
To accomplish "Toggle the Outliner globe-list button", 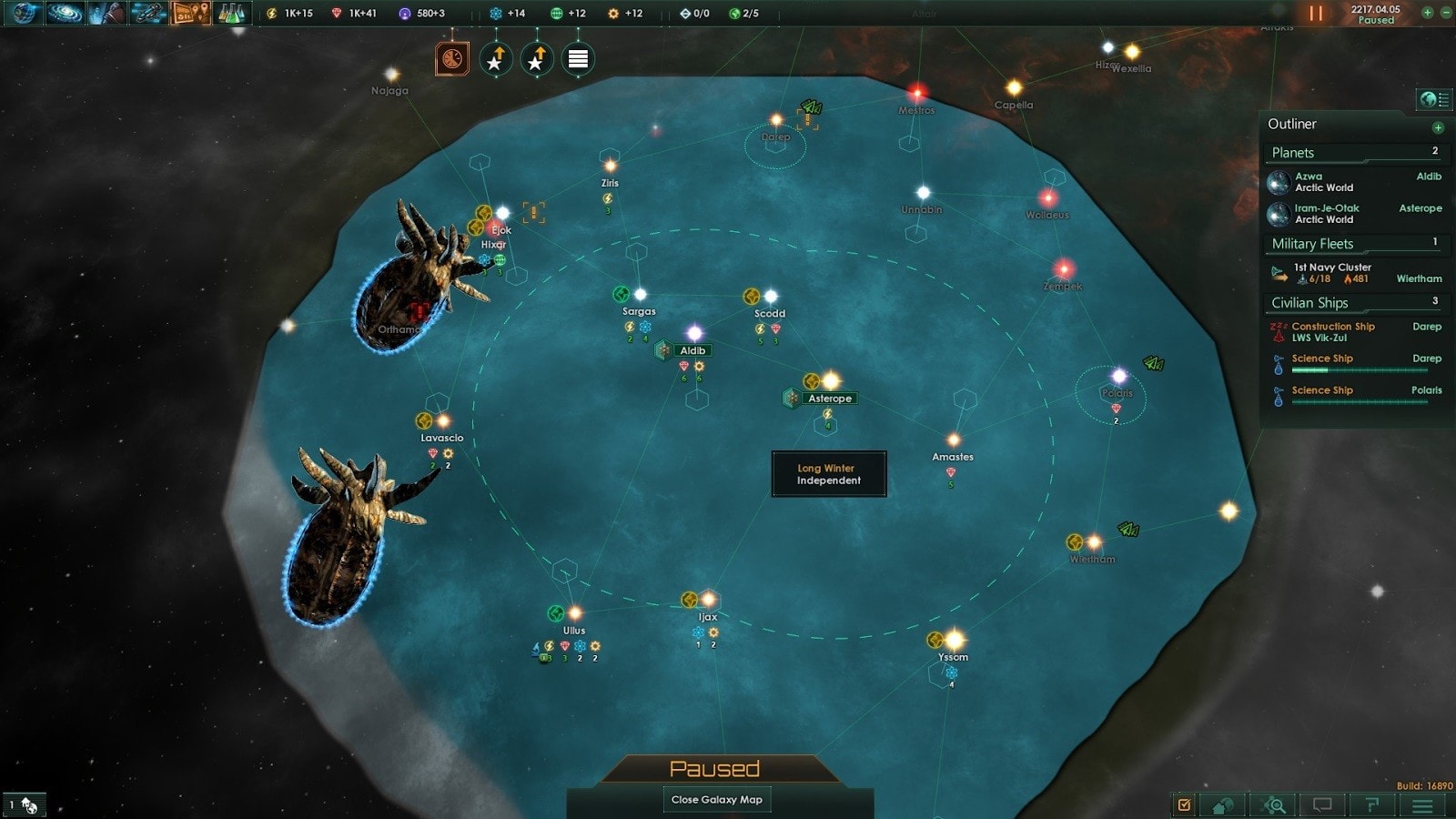I will click(1433, 99).
